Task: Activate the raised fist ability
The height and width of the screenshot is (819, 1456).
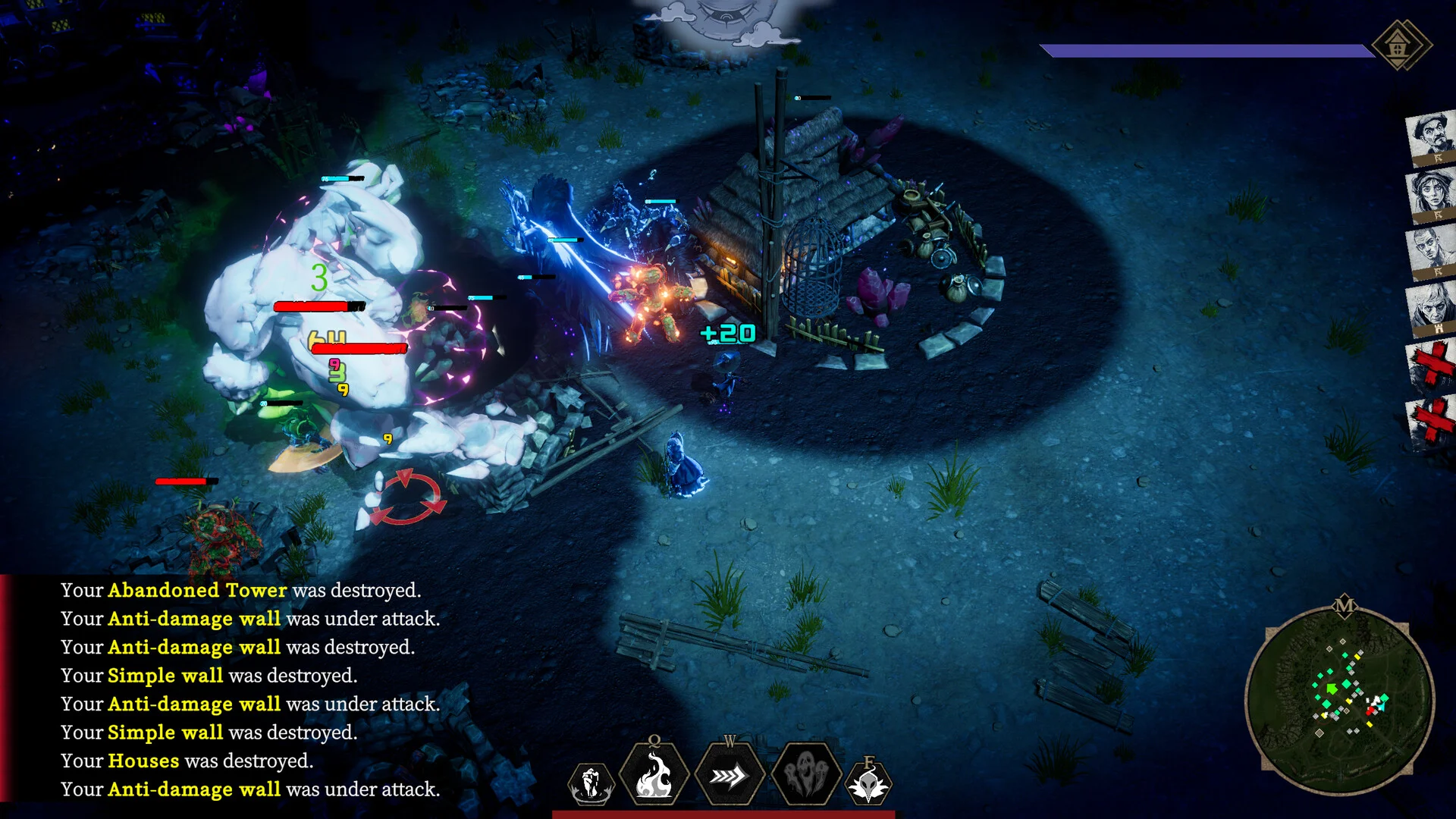Action: click(x=591, y=783)
